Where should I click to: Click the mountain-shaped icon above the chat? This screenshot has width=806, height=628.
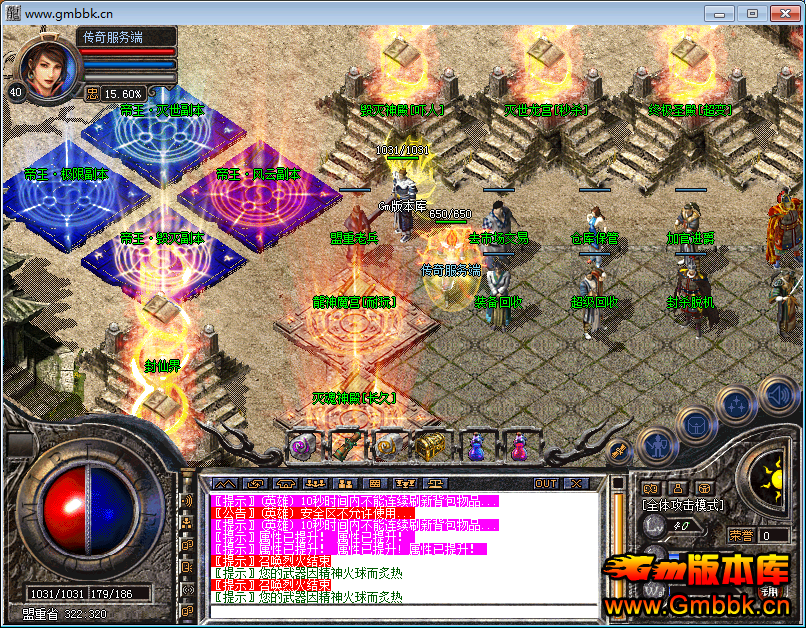(x=225, y=483)
